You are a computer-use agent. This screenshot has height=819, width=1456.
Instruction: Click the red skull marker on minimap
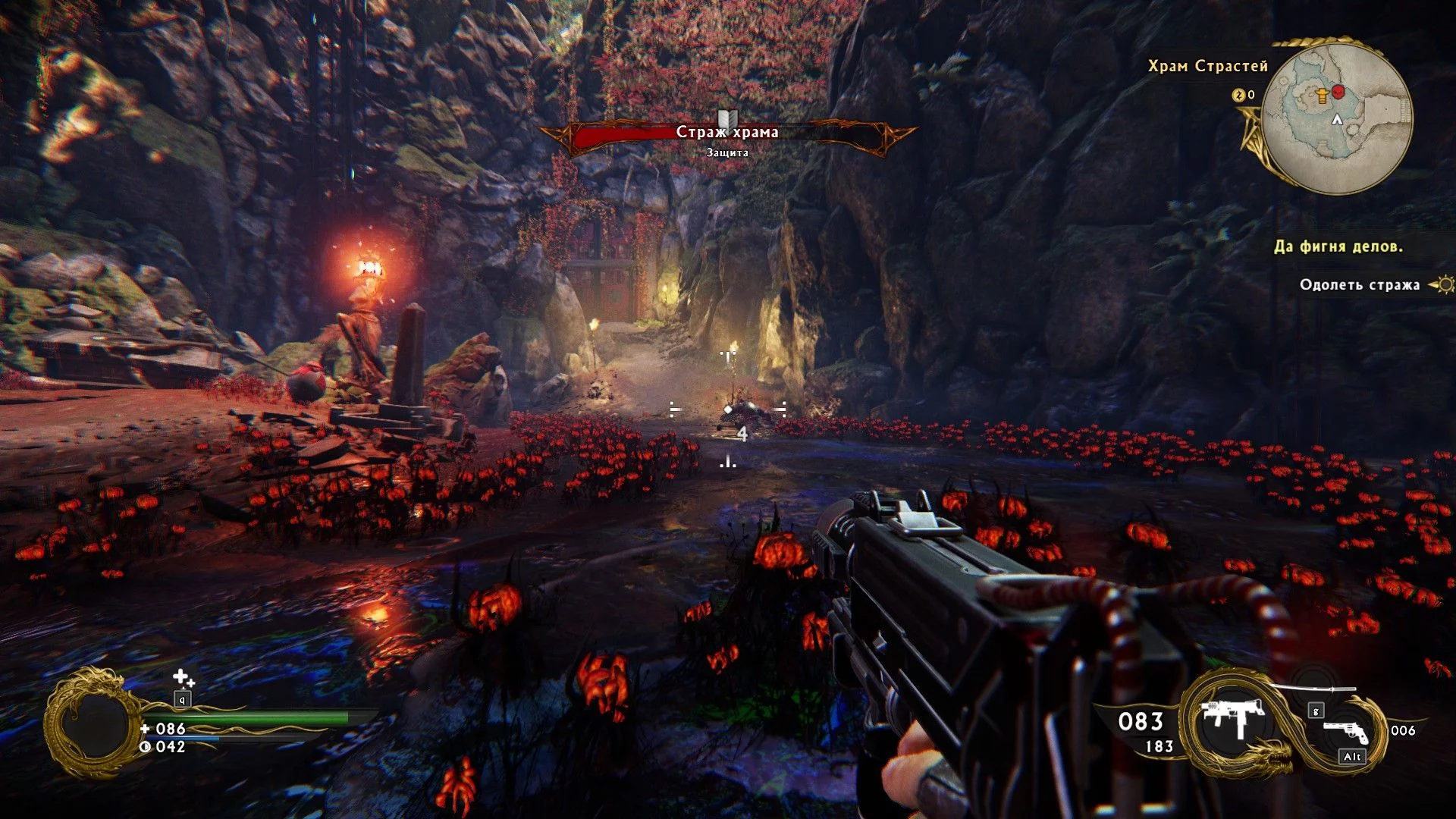(x=1338, y=92)
